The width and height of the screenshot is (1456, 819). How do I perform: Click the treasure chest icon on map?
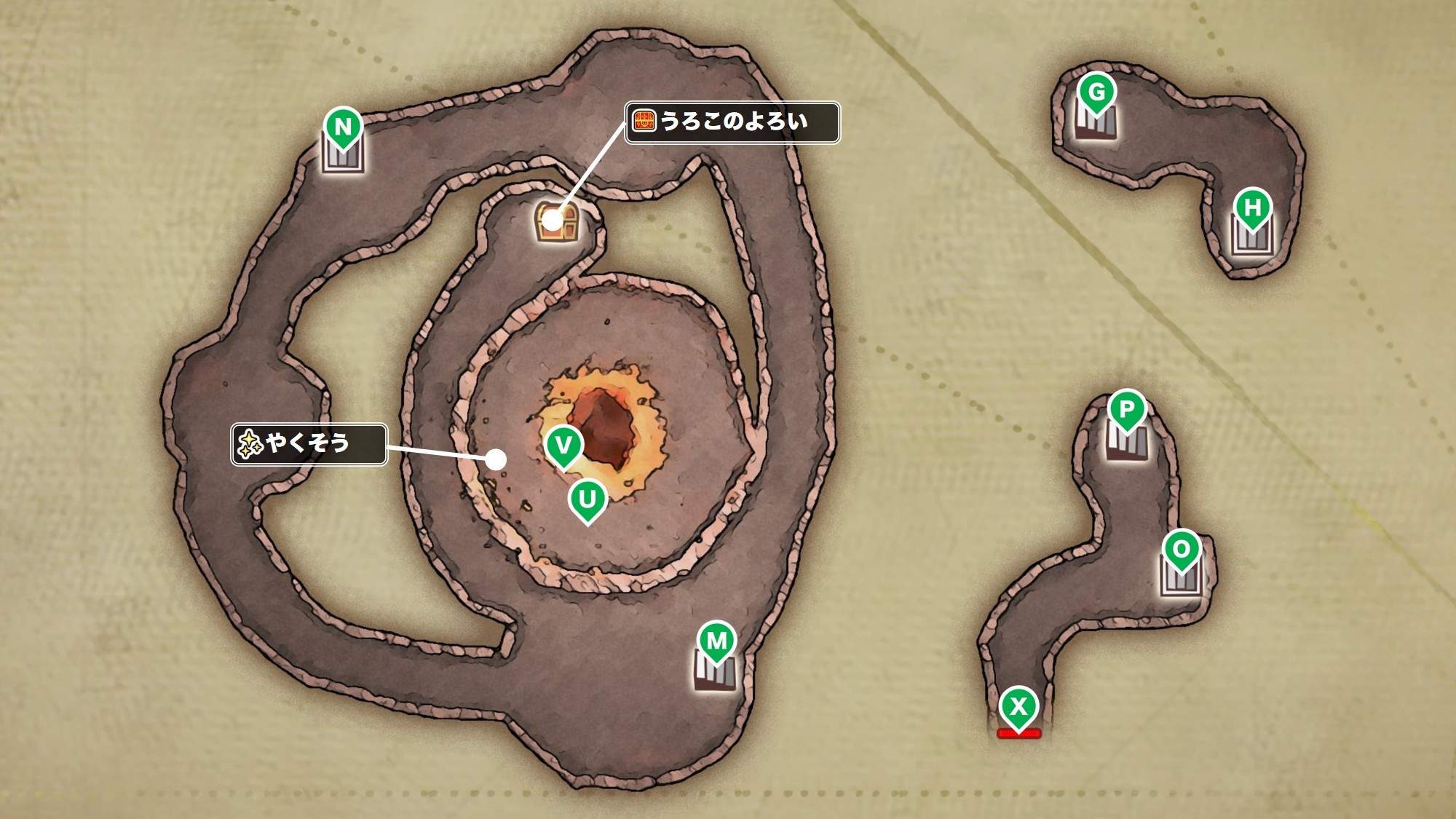tap(555, 222)
